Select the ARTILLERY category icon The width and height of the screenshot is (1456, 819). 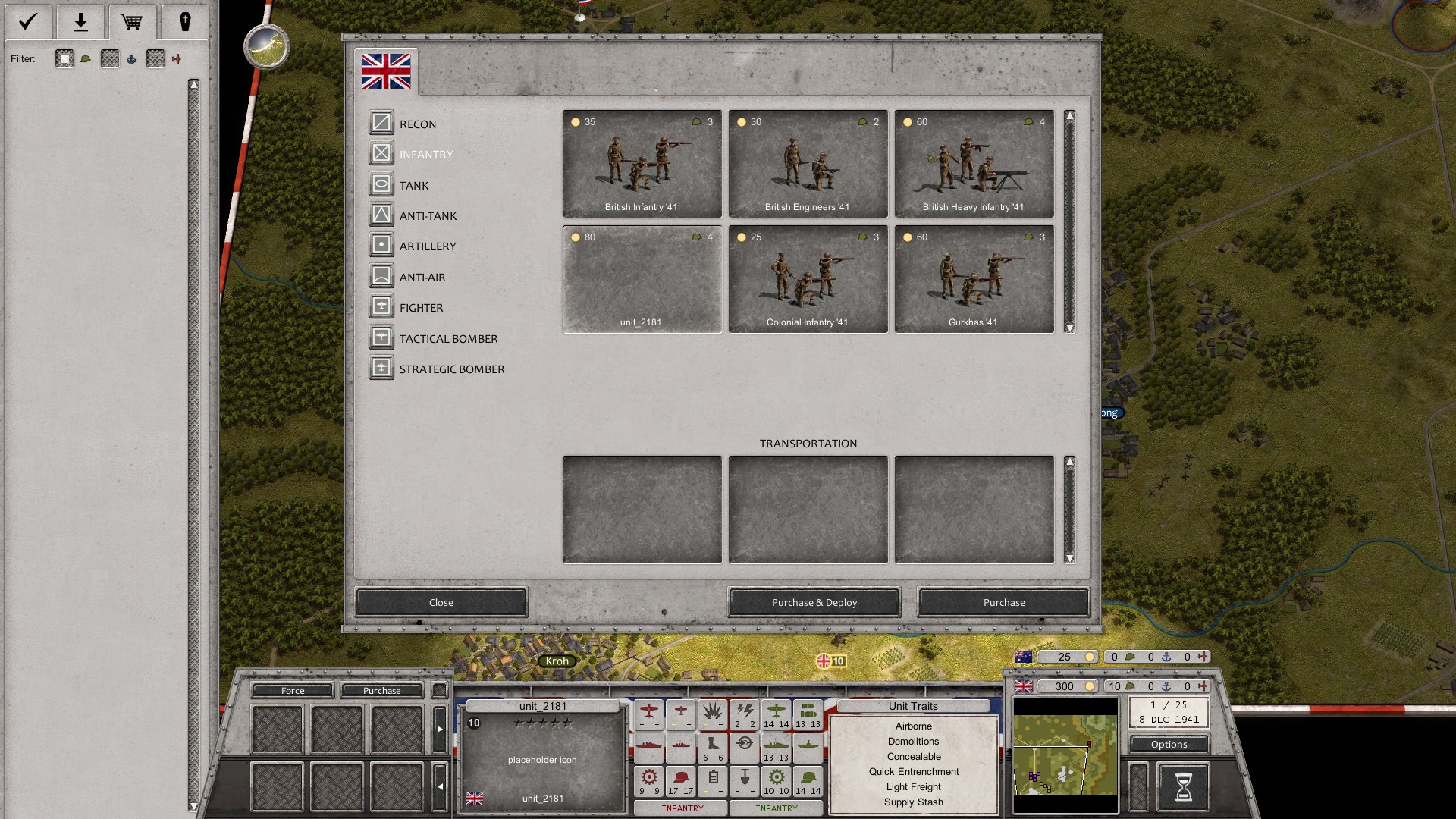[x=381, y=246]
